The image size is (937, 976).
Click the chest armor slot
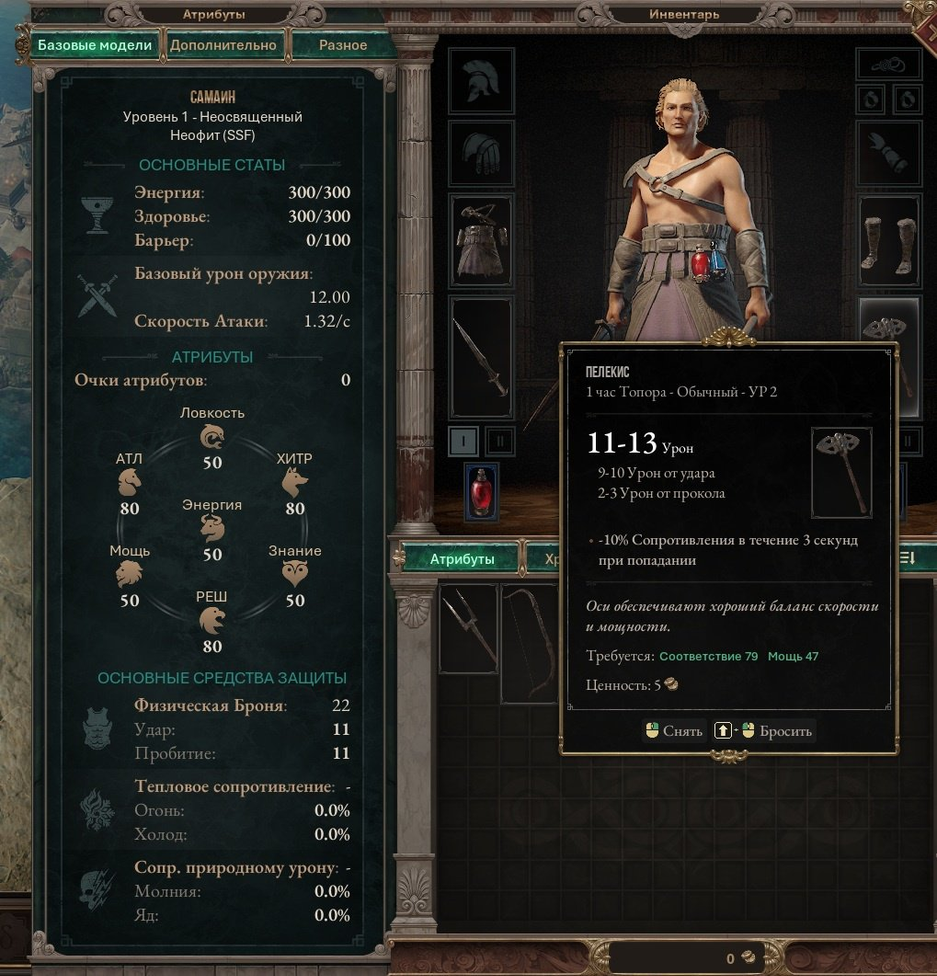tap(481, 240)
